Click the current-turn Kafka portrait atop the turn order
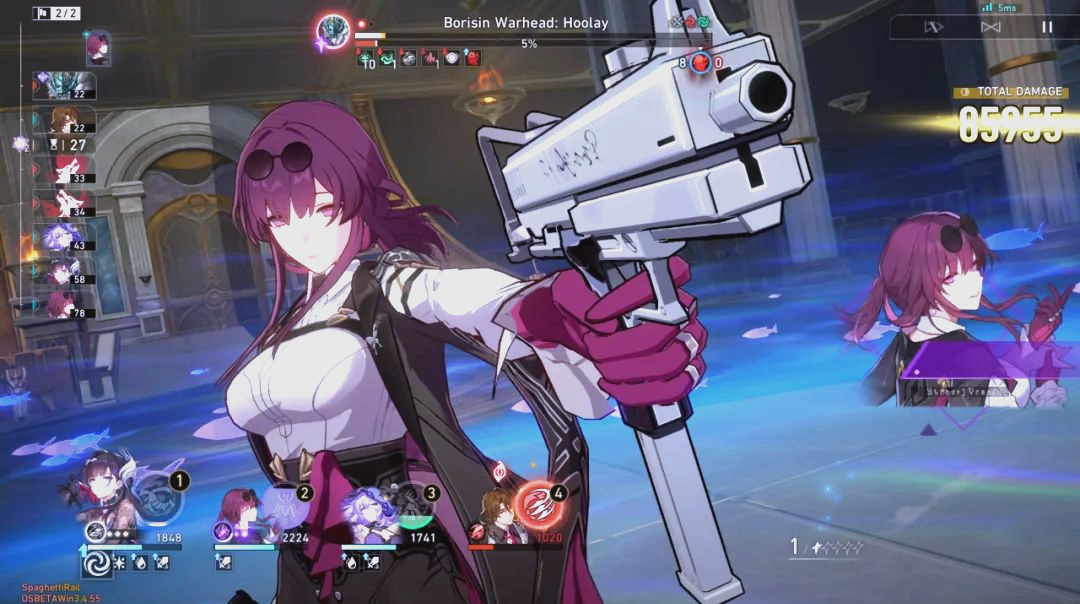The height and width of the screenshot is (604, 1080). [98, 47]
